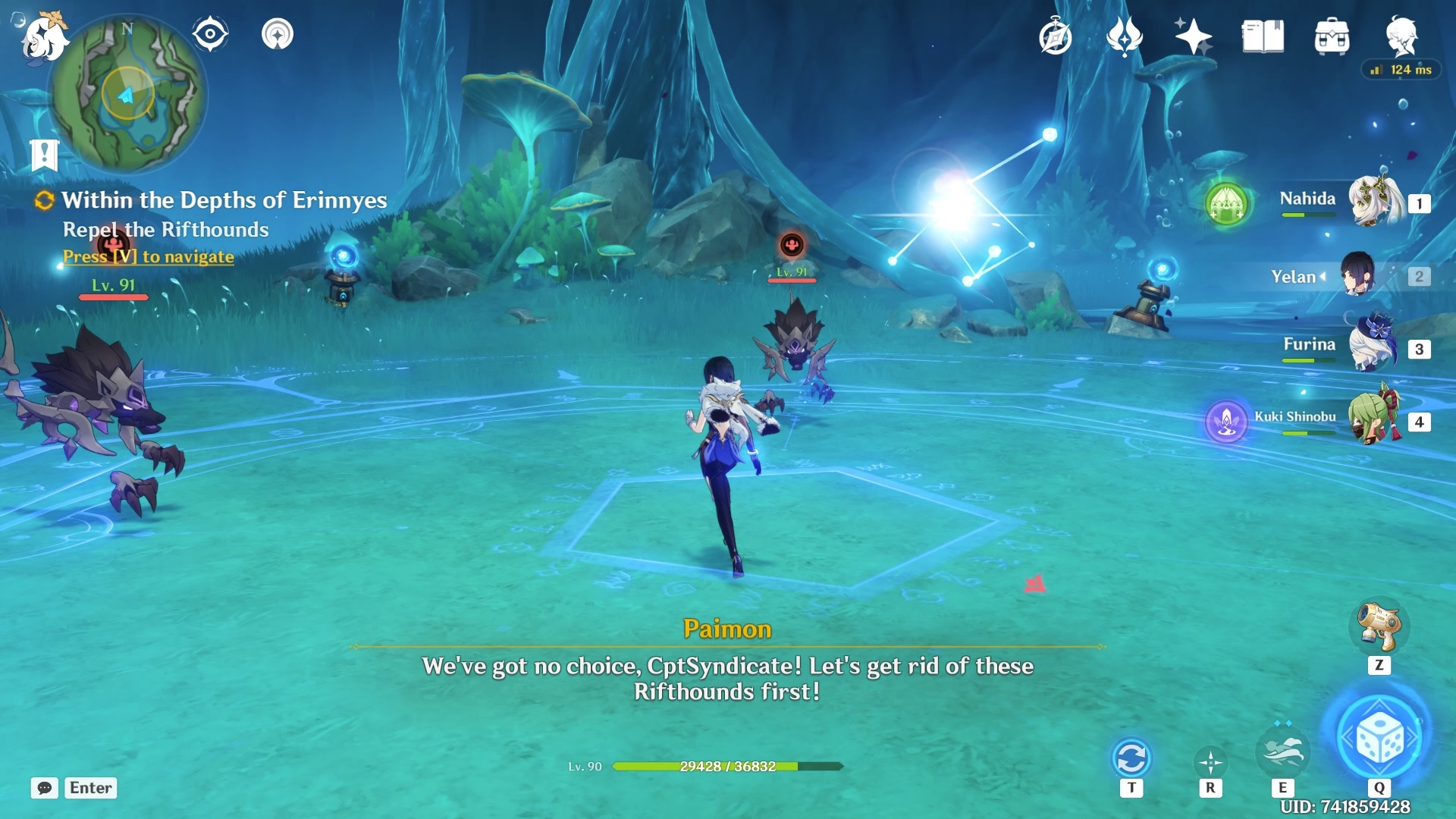Click the broadcast signal icon near the minimap
This screenshot has height=819, width=1456.
point(277,34)
